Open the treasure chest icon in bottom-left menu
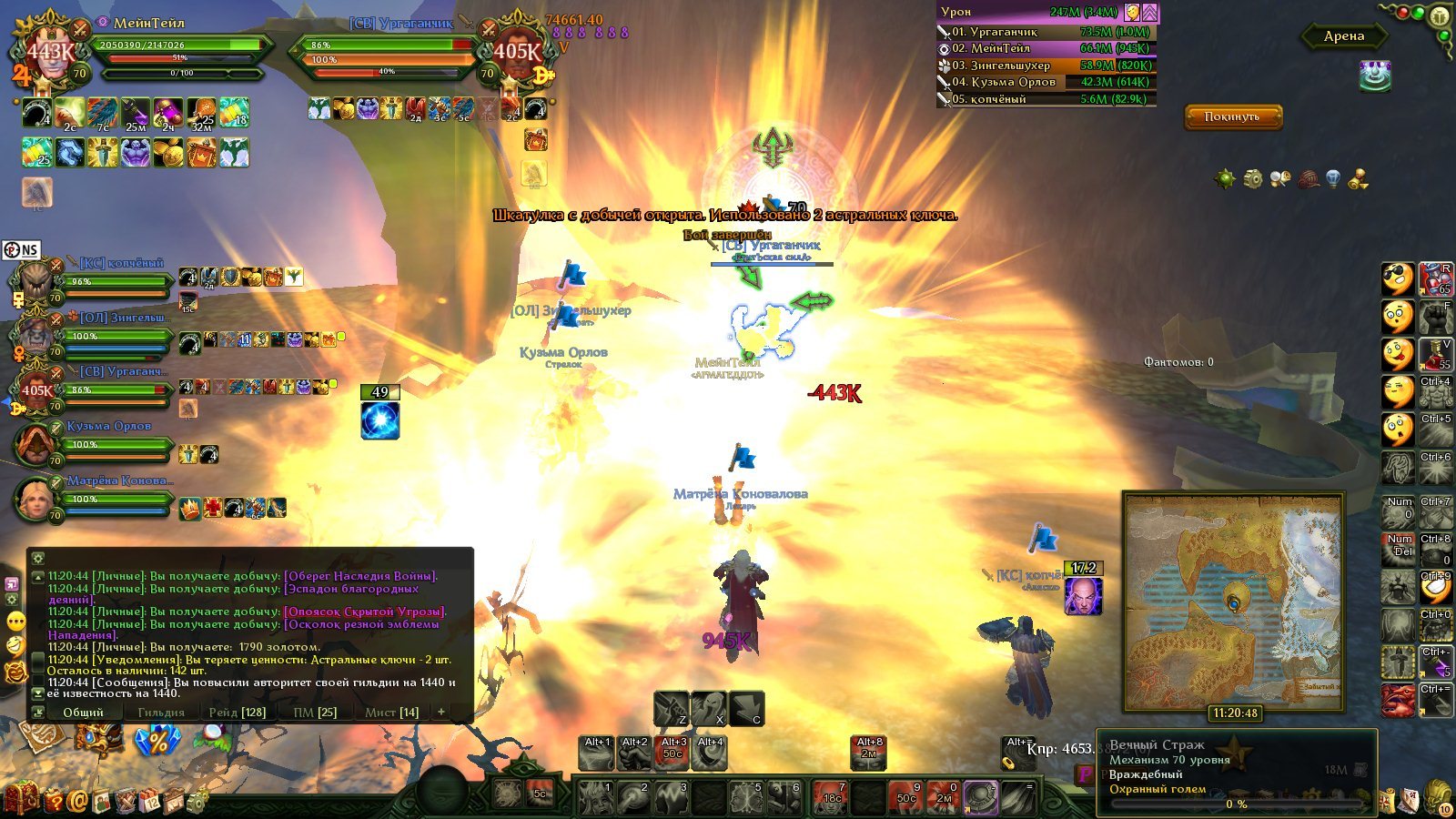The width and height of the screenshot is (1456, 819). click(22, 799)
